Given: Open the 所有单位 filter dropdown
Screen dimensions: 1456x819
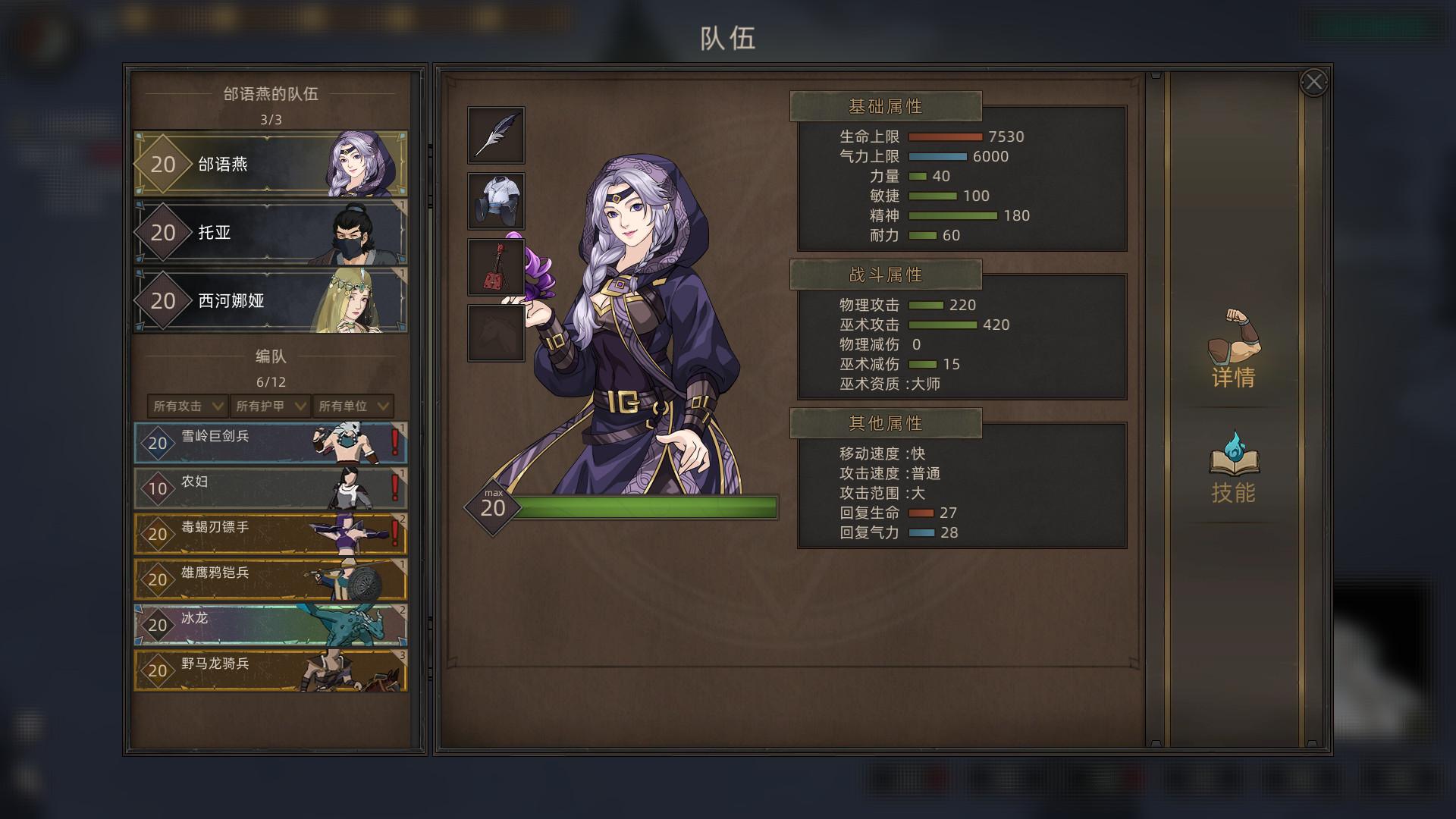Looking at the screenshot, I should (x=353, y=406).
